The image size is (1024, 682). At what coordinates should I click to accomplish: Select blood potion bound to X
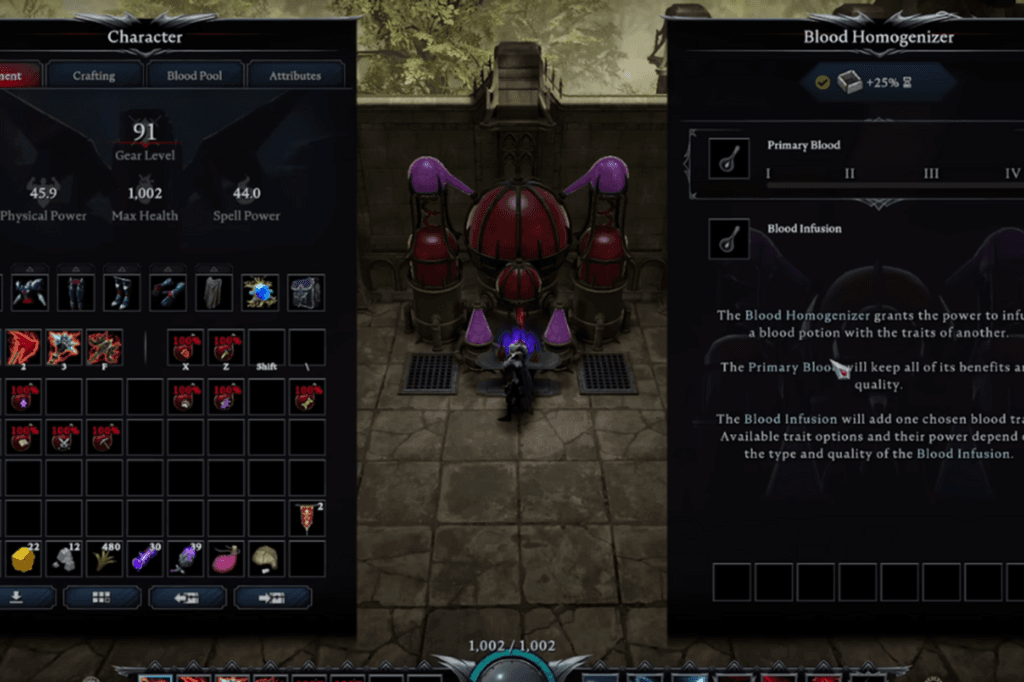point(185,347)
